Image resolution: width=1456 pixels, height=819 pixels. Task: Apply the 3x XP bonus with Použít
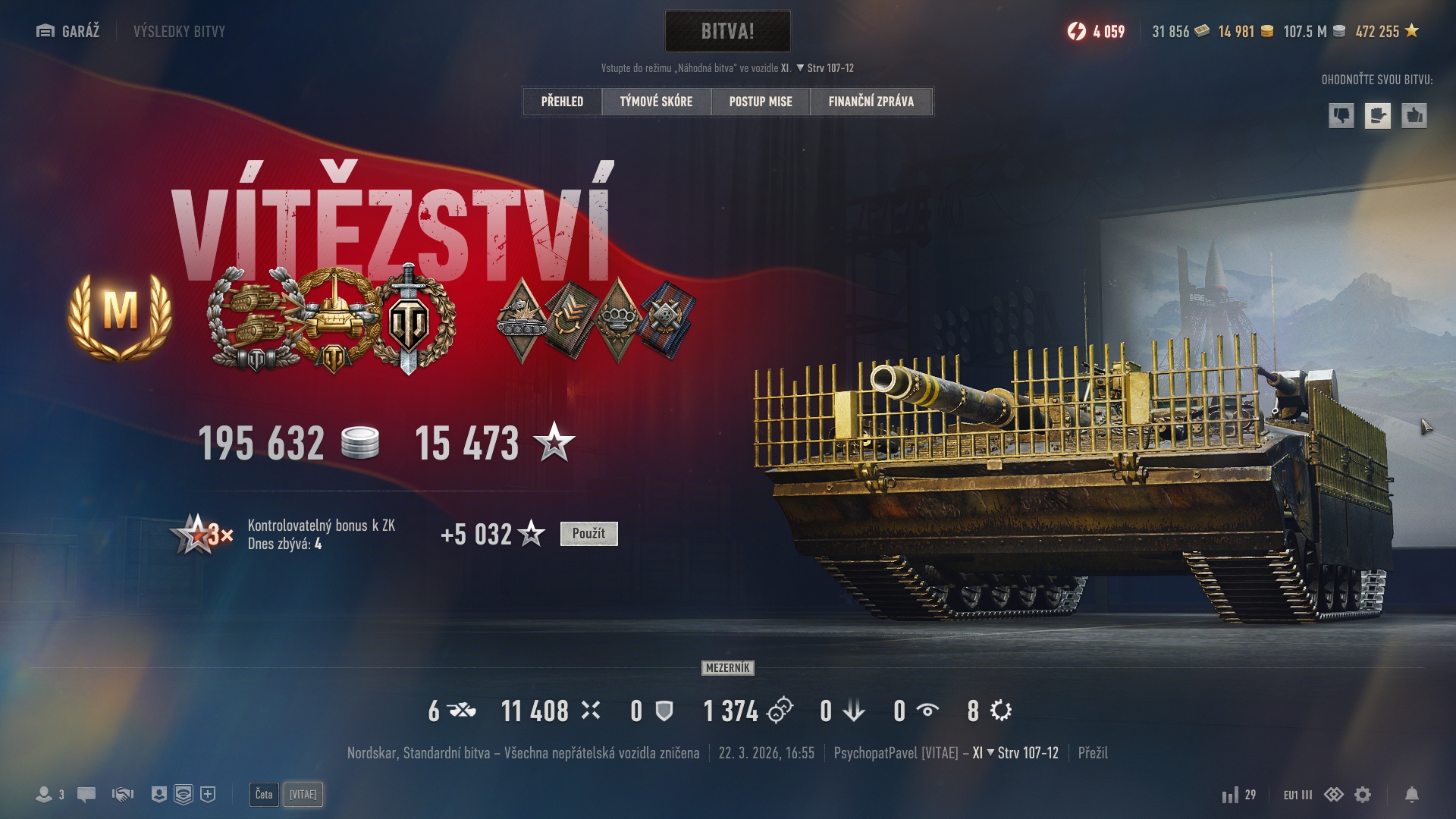588,534
